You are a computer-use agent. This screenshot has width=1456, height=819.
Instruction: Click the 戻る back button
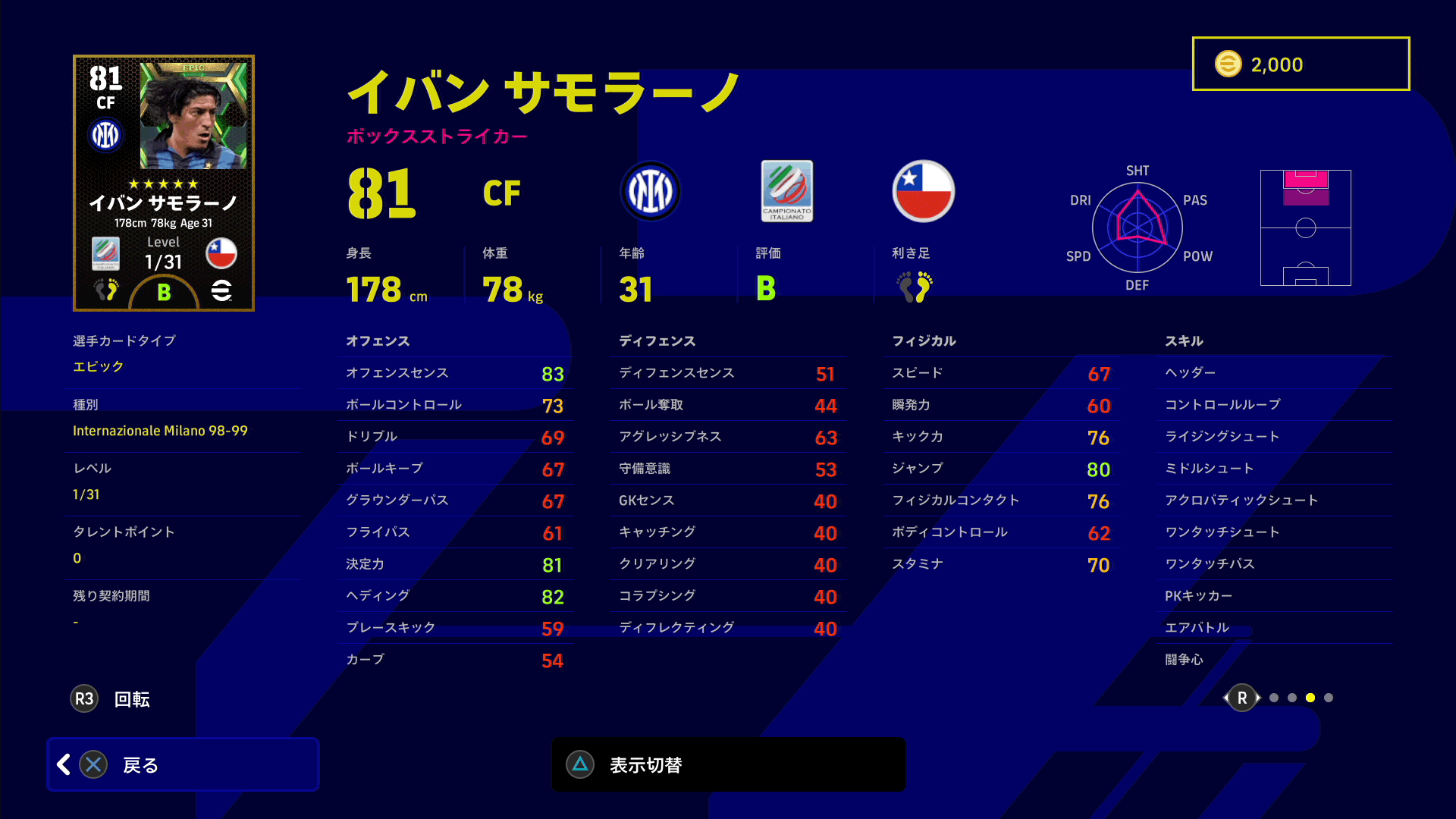[x=182, y=764]
